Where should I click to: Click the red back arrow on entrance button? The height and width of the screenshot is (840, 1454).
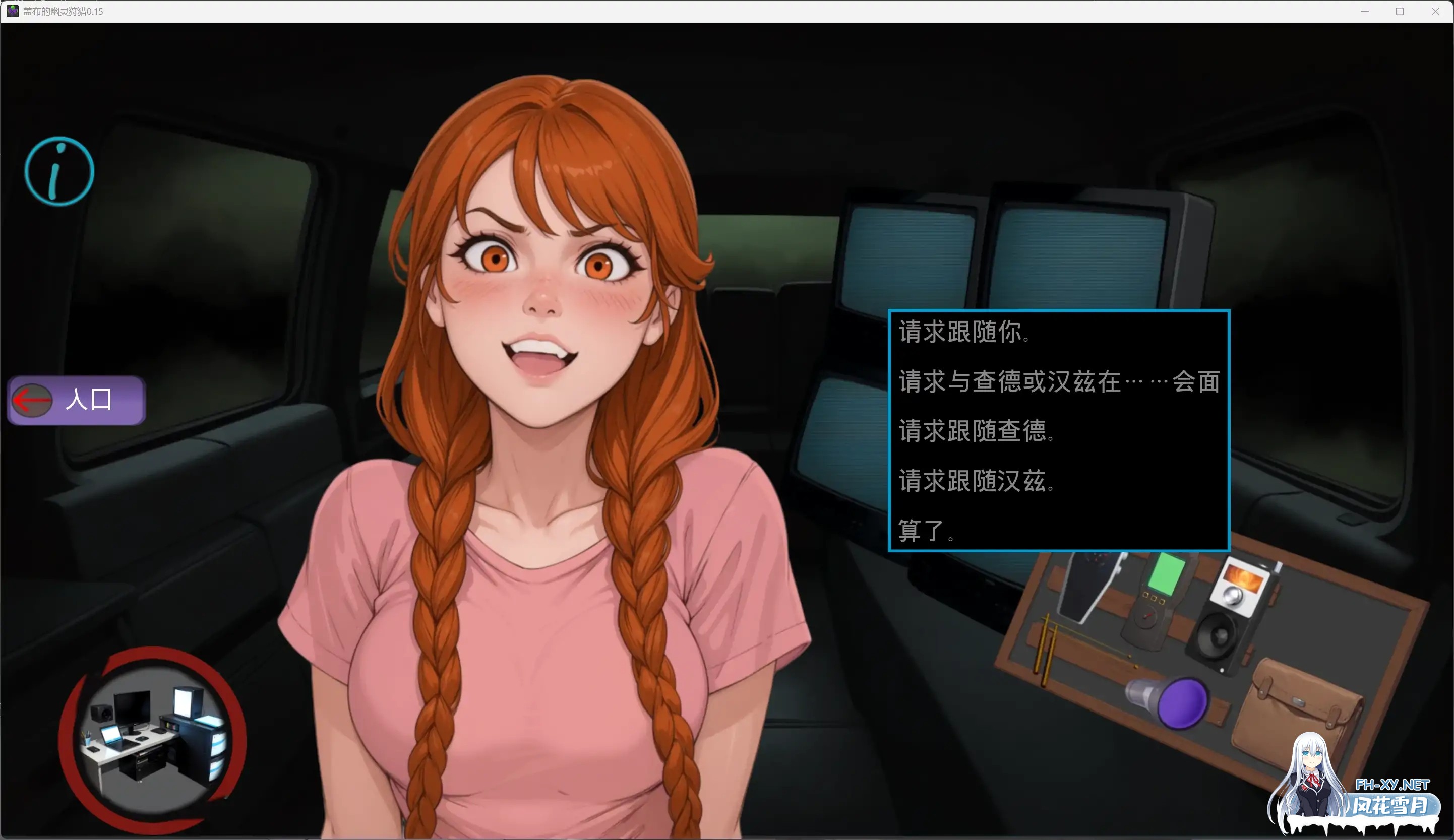click(x=32, y=400)
